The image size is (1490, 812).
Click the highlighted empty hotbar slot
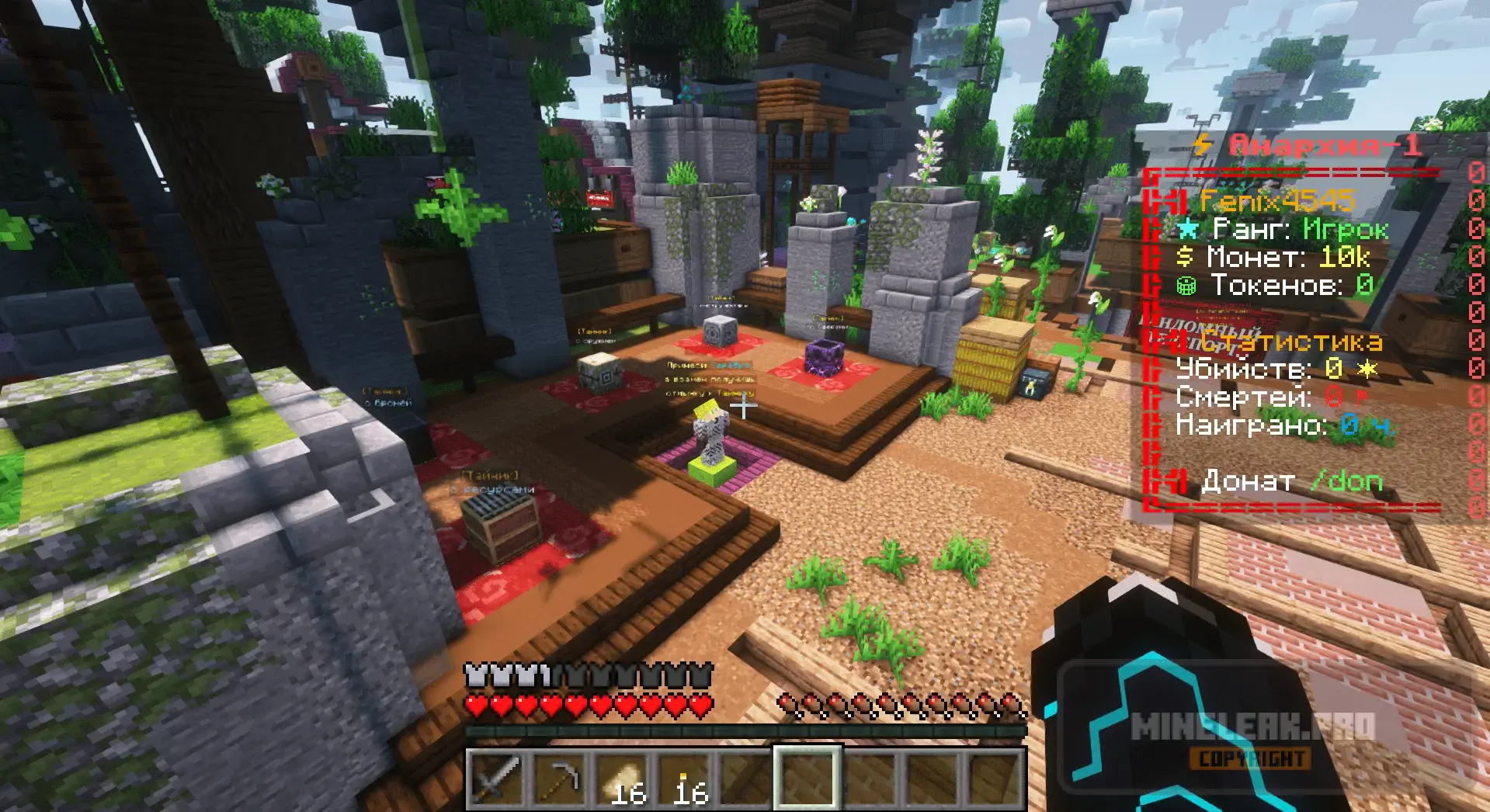(x=808, y=779)
